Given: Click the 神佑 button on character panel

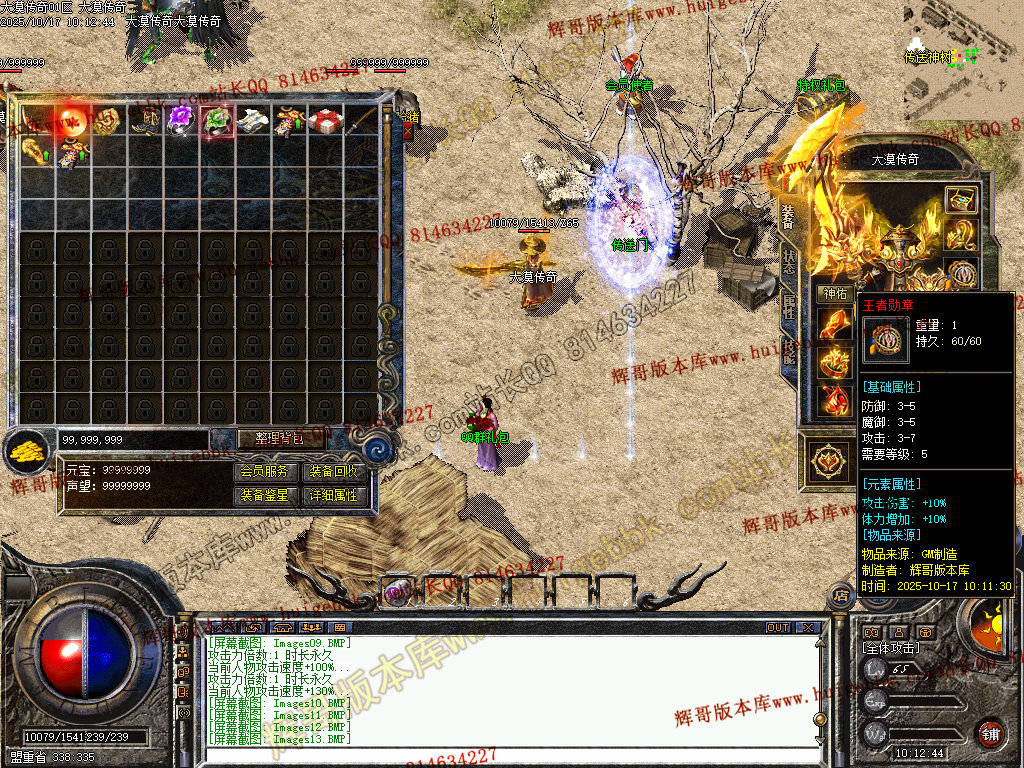Looking at the screenshot, I should (835, 294).
